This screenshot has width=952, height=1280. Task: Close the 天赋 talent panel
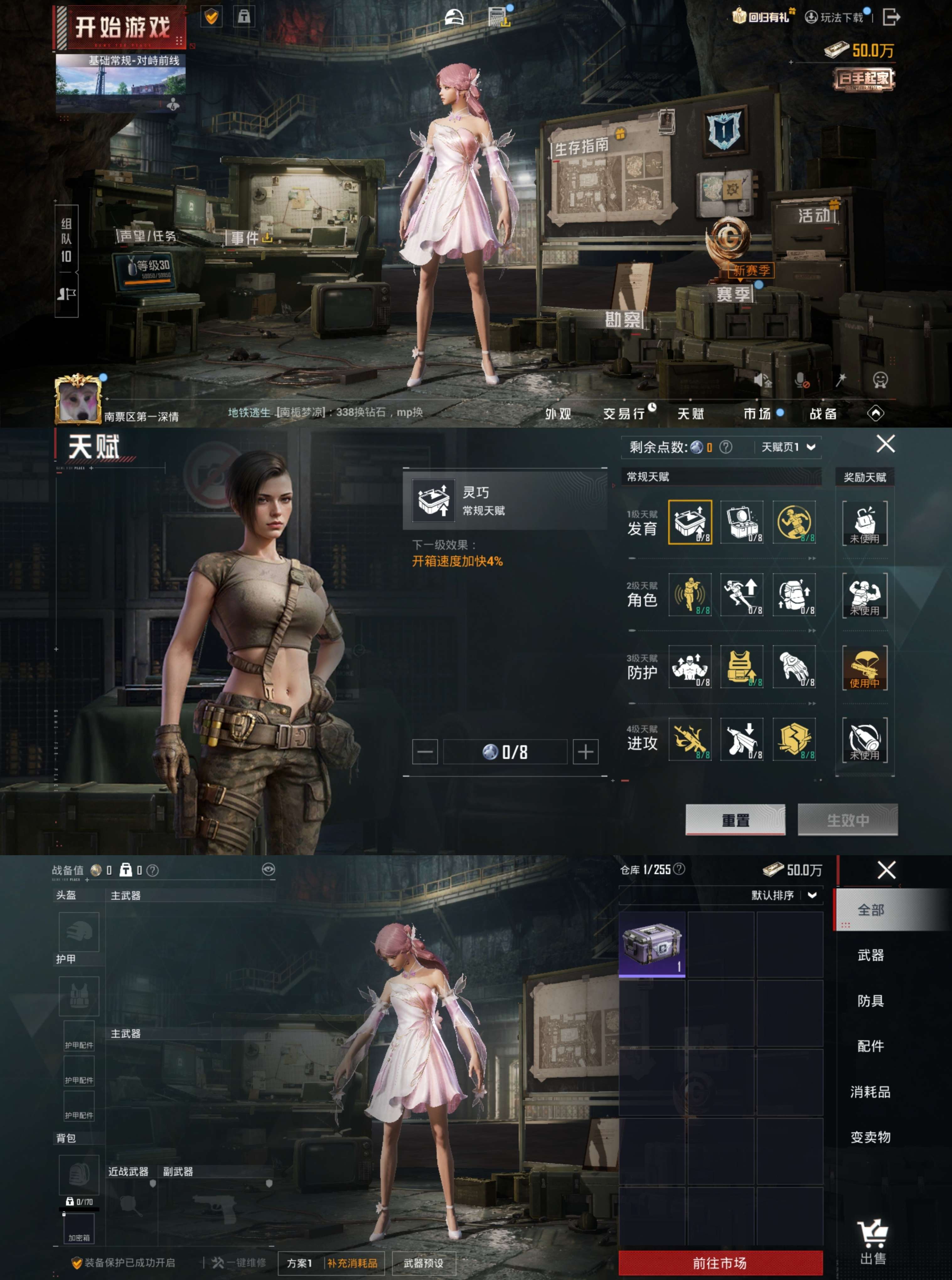[885, 444]
